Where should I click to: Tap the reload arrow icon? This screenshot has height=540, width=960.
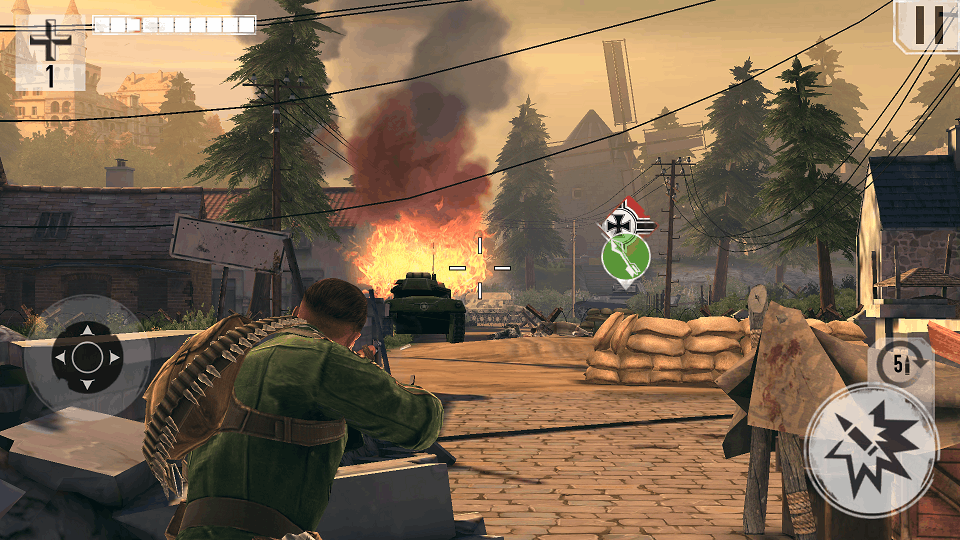[898, 364]
